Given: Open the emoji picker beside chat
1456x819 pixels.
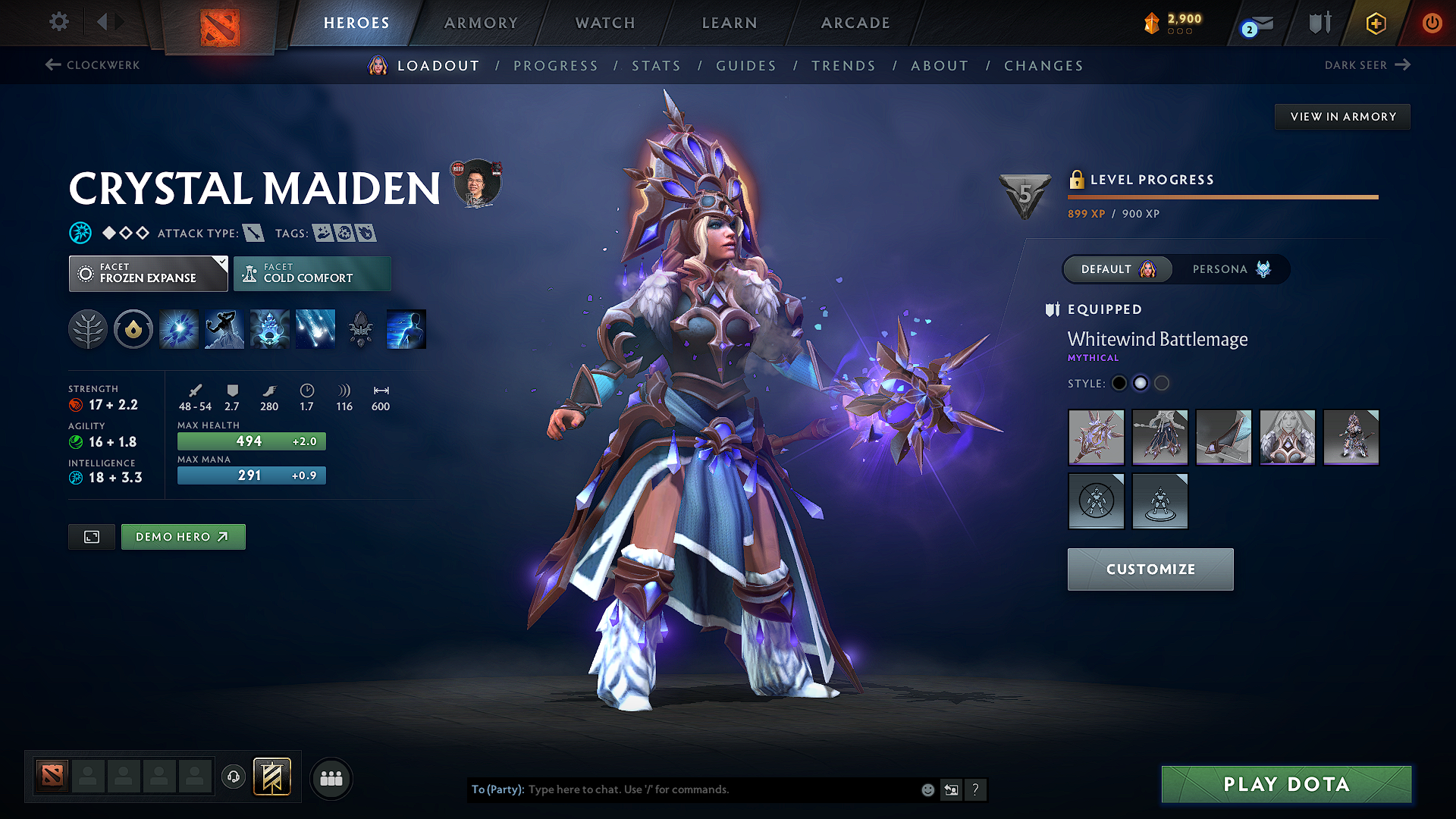Looking at the screenshot, I should pyautogui.click(x=927, y=789).
